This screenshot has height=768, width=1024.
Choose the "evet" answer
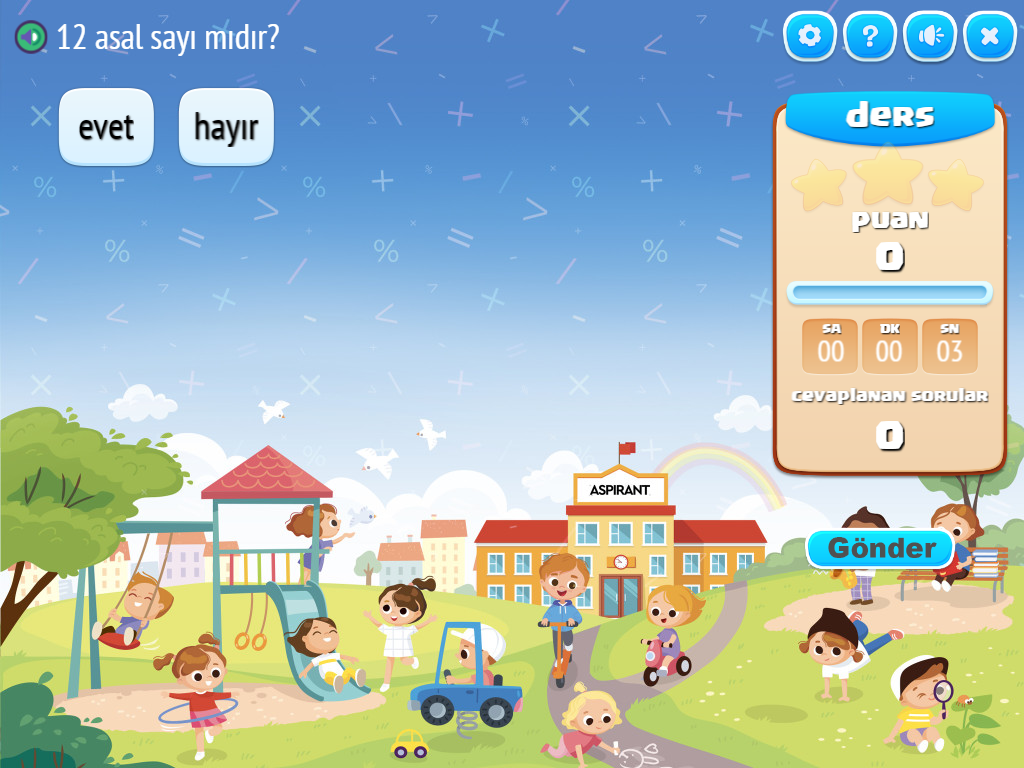click(x=106, y=127)
